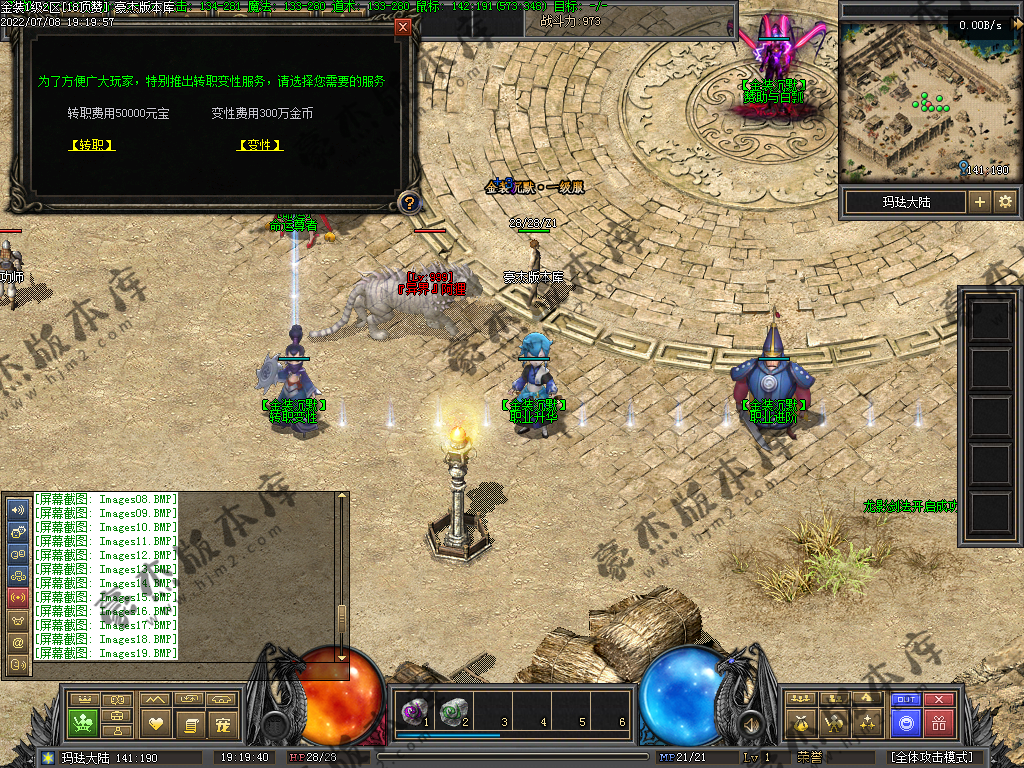The image size is (1024, 768).
Task: Click the red X exit game button
Action: click(x=938, y=699)
